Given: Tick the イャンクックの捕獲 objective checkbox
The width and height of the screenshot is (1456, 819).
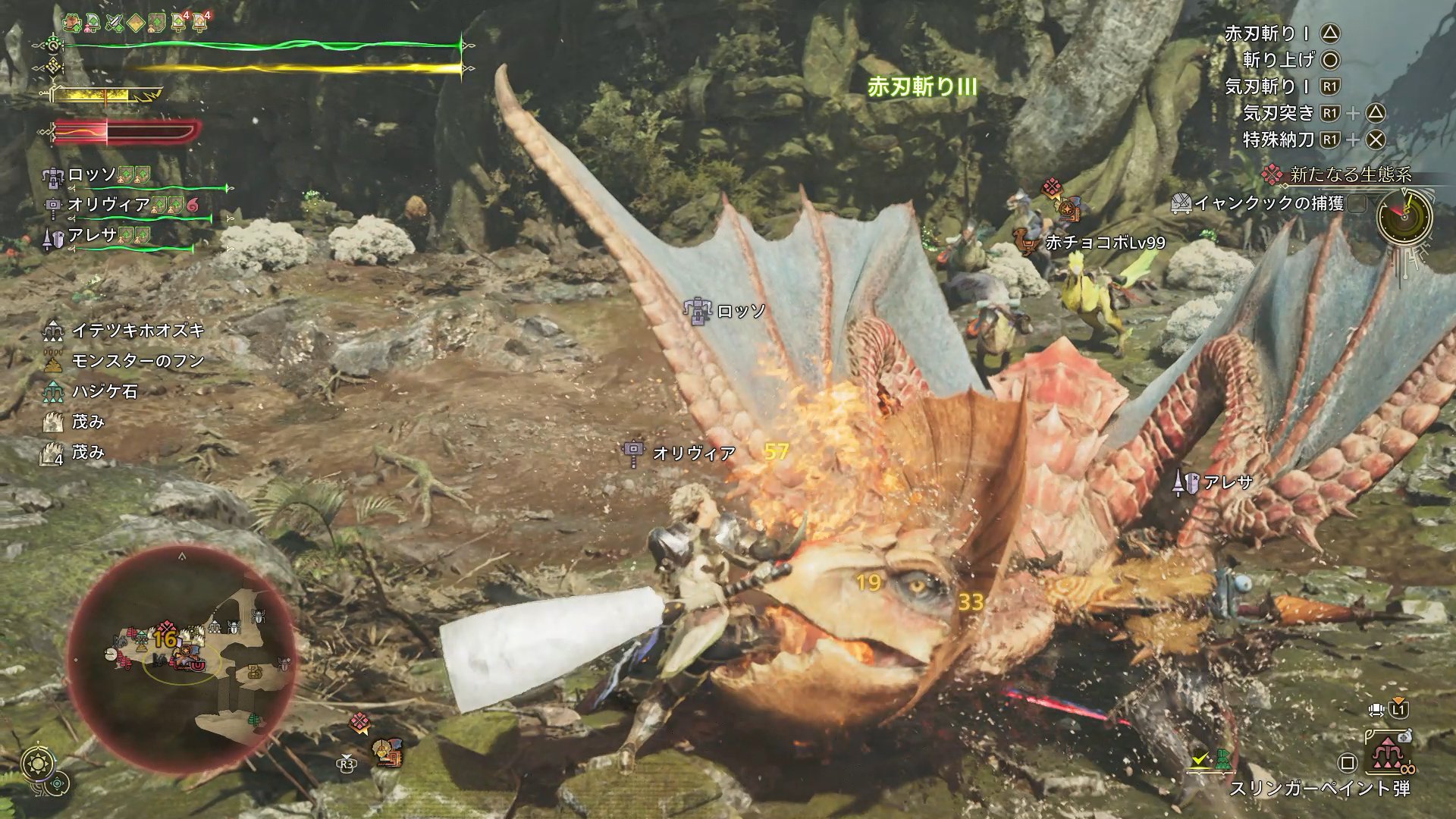Looking at the screenshot, I should pos(1358,203).
